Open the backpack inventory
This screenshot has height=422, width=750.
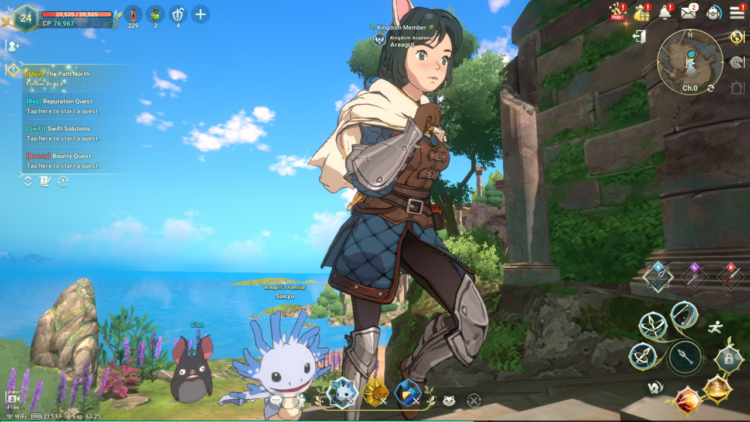tap(714, 12)
